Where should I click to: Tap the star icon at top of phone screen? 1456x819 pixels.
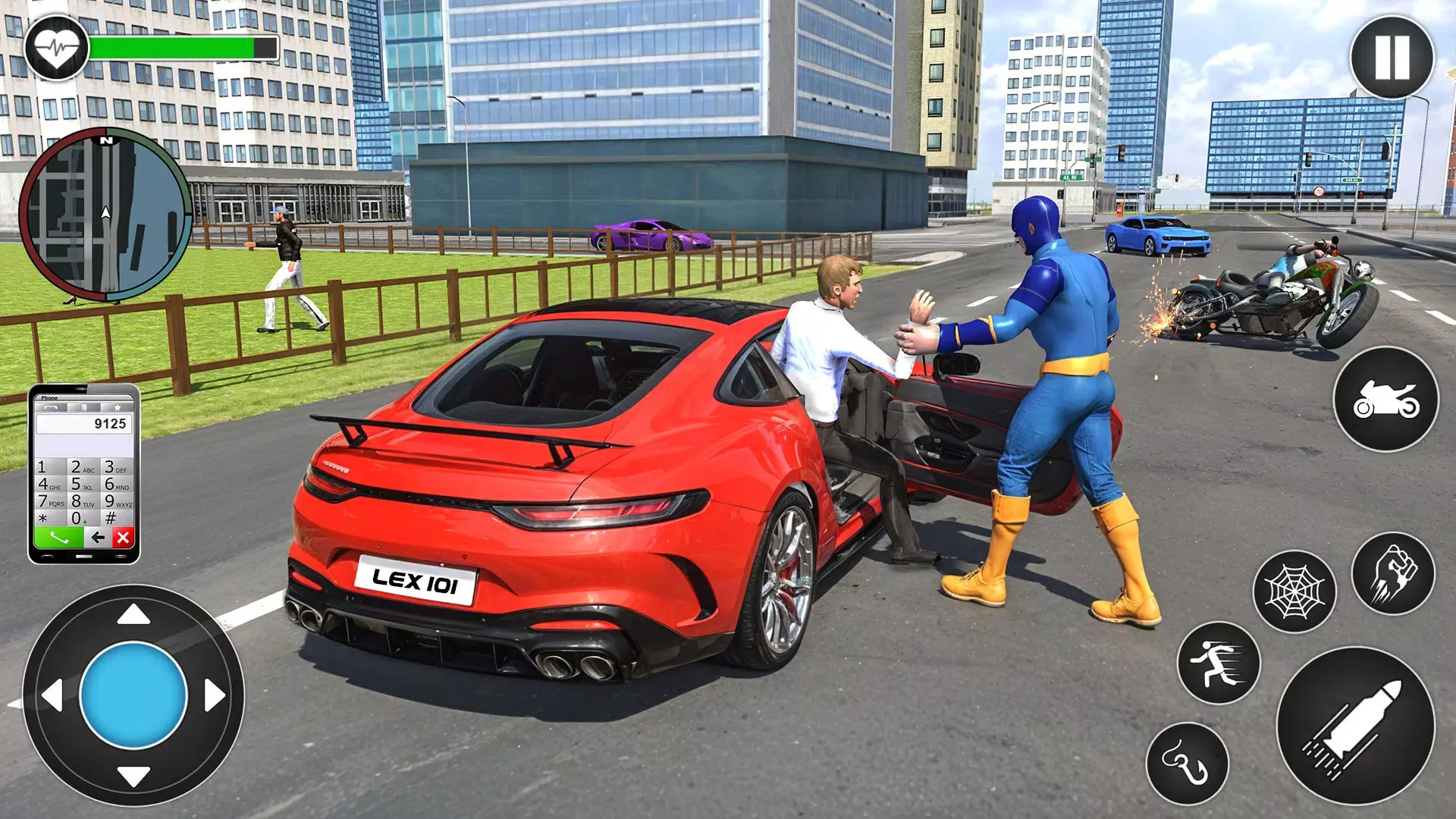pyautogui.click(x=118, y=408)
